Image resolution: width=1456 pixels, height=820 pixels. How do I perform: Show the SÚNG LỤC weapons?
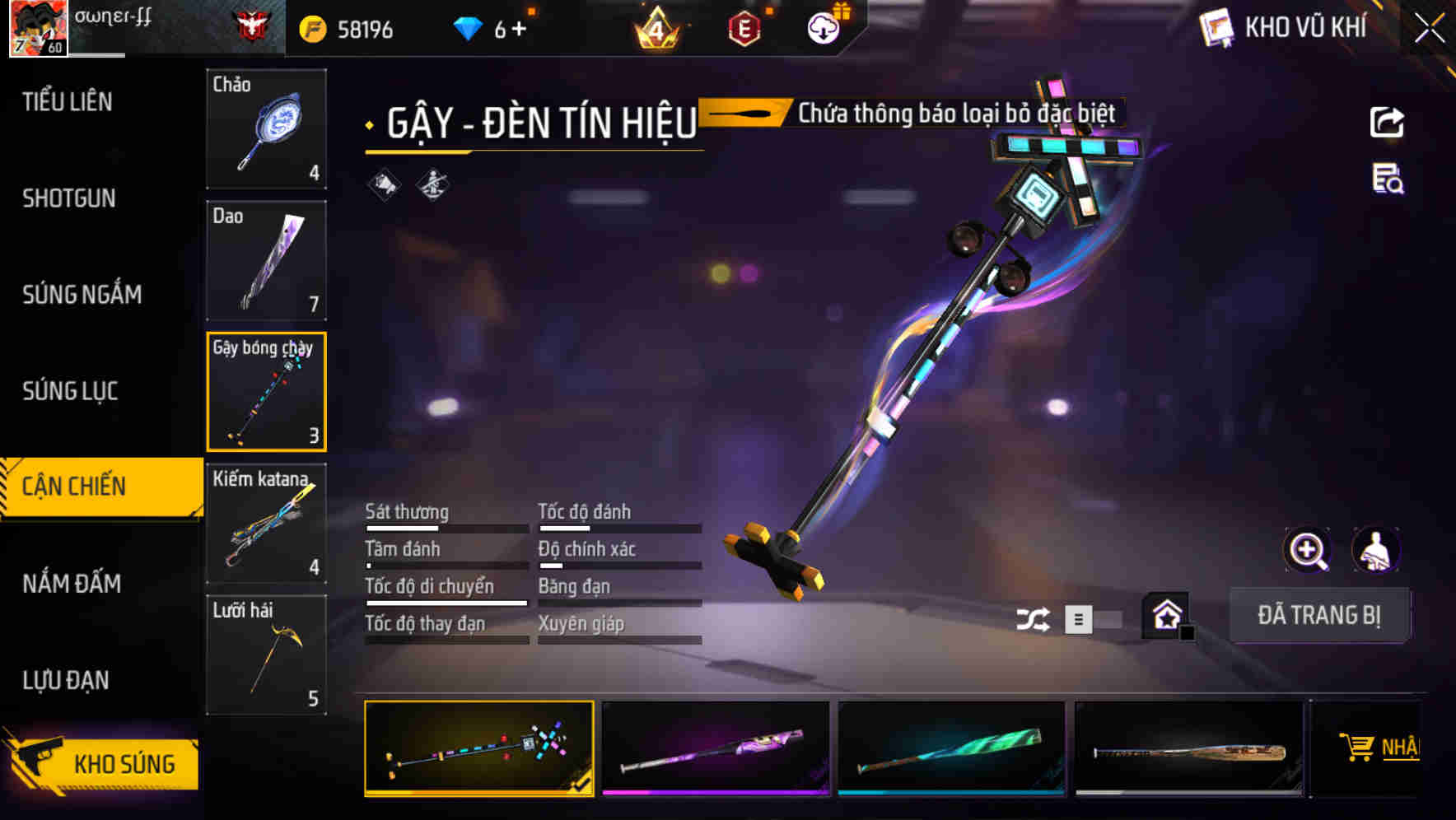pyautogui.click(x=70, y=391)
